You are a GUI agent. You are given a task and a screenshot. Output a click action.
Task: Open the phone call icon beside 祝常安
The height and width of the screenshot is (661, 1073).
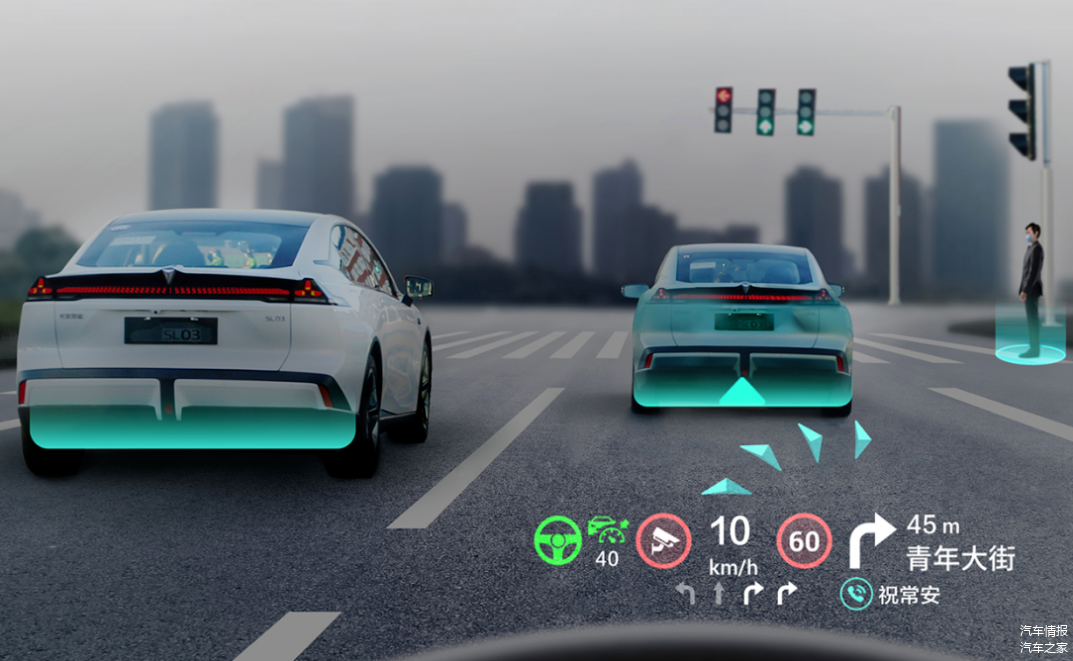[856, 595]
